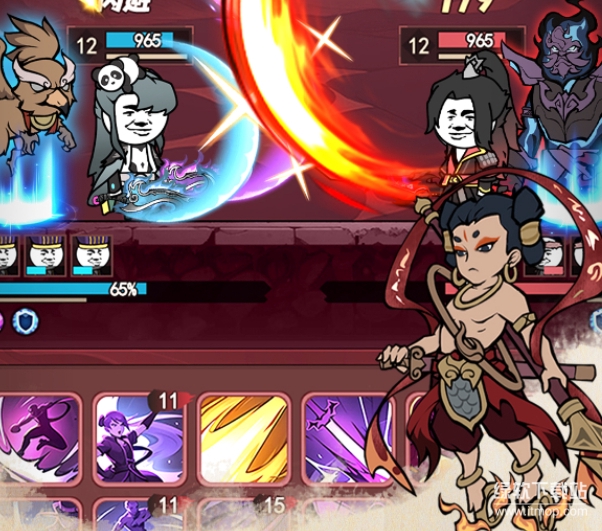Use the golden slash skill card
Viewport: 602px width, 531px height.
243,438
